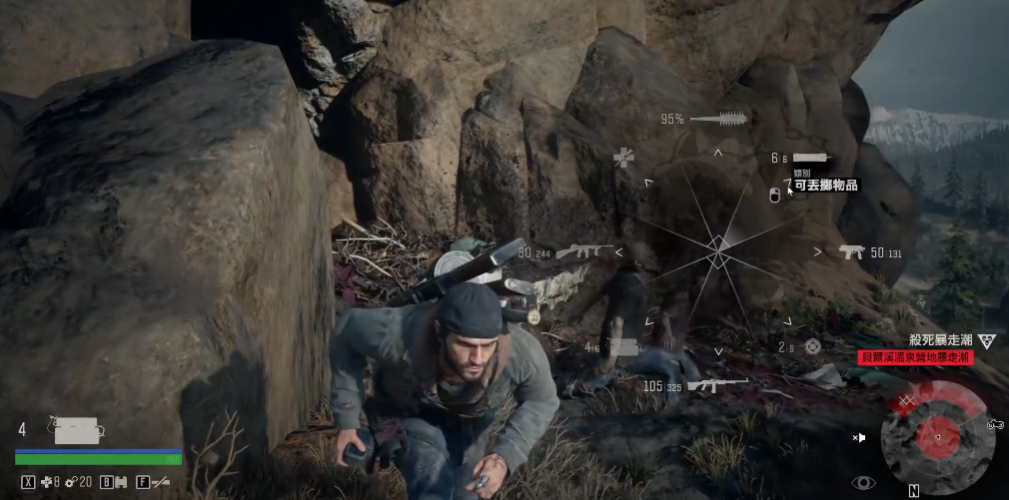Click the motorcycle marker beside the minimap
This screenshot has width=1009, height=500.
coord(994,424)
